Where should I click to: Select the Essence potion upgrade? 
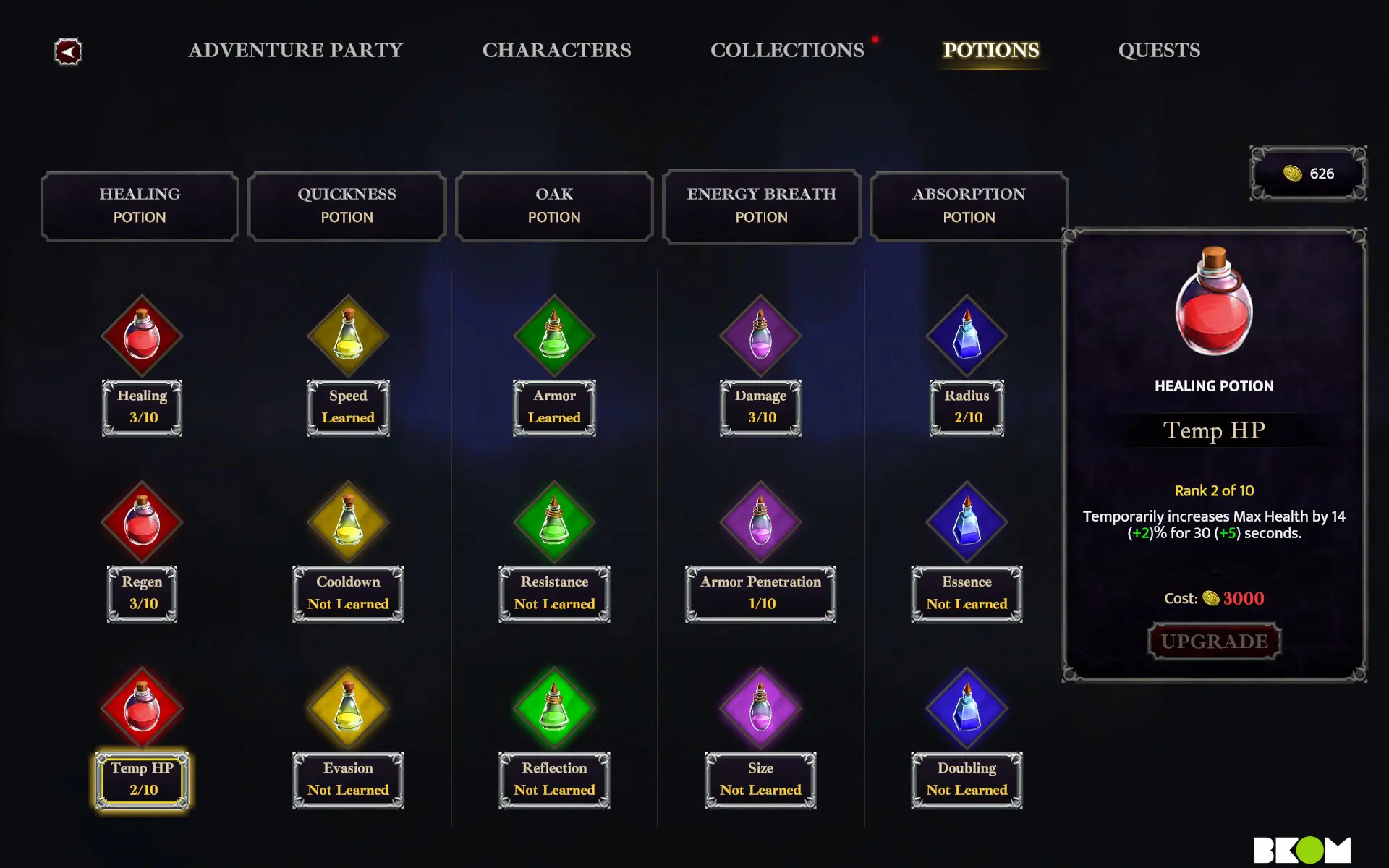tap(967, 522)
